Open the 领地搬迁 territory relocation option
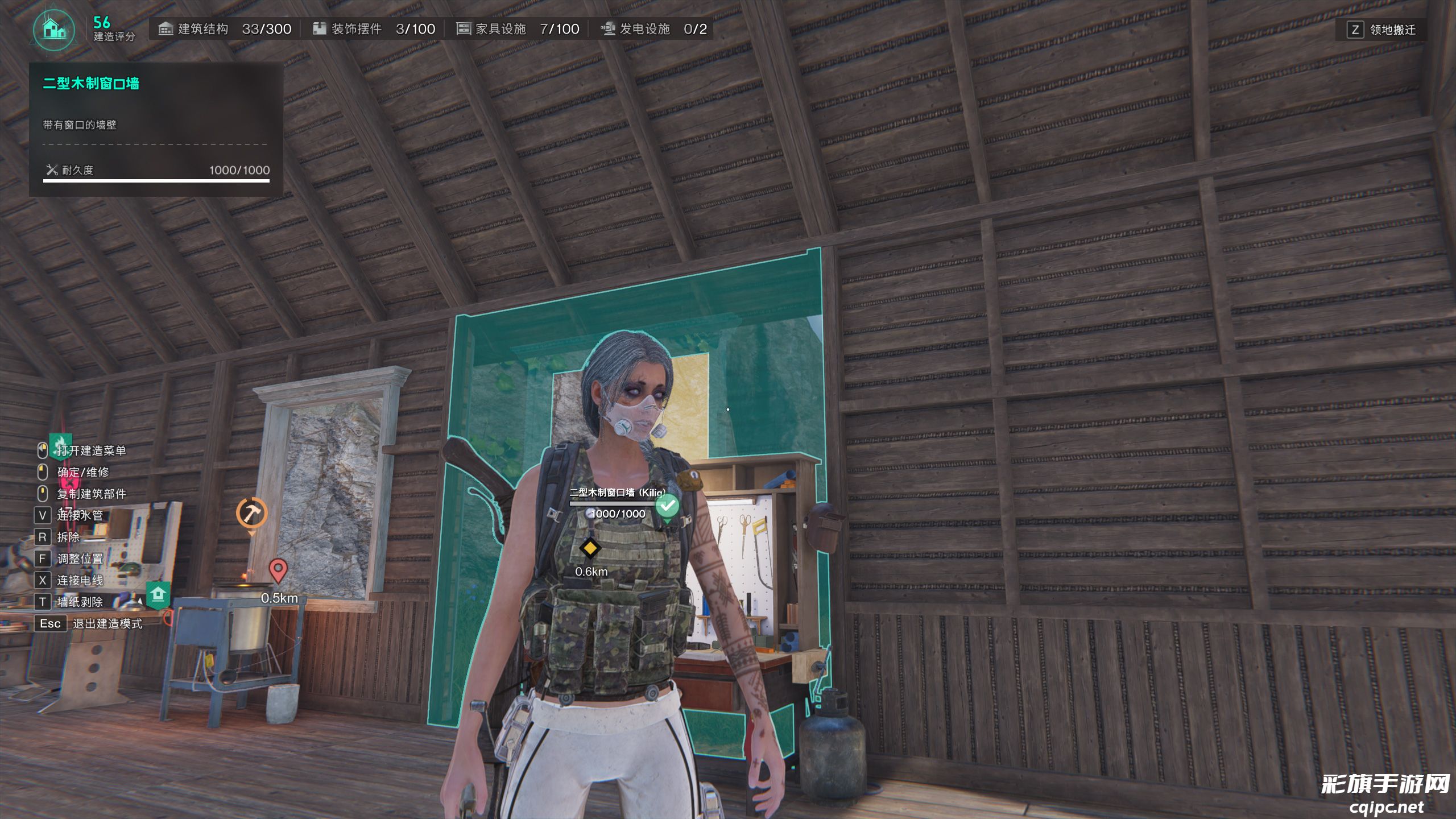The height and width of the screenshot is (819, 1456). click(x=1381, y=30)
